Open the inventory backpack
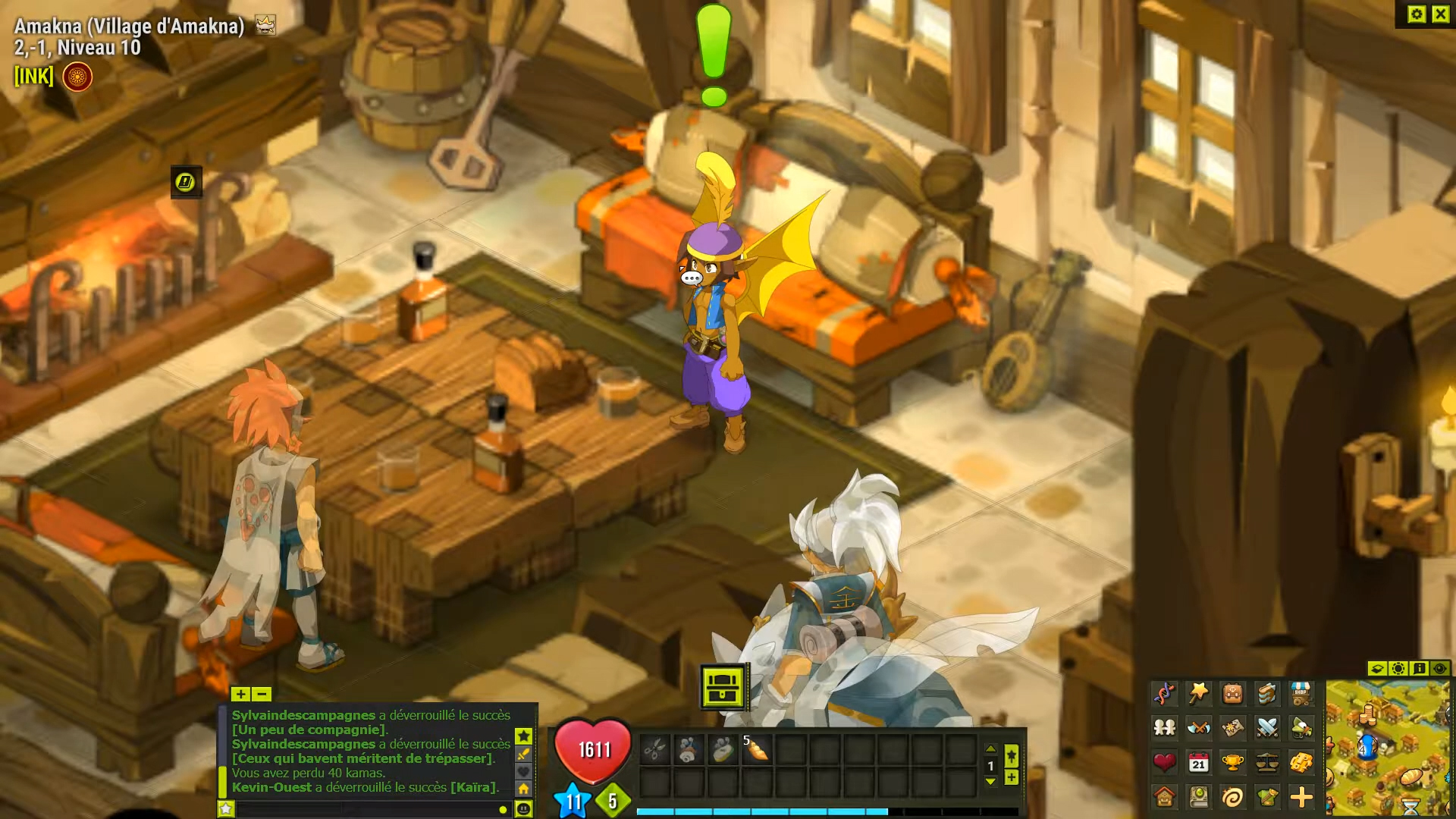This screenshot has height=819, width=1456. click(x=1232, y=692)
